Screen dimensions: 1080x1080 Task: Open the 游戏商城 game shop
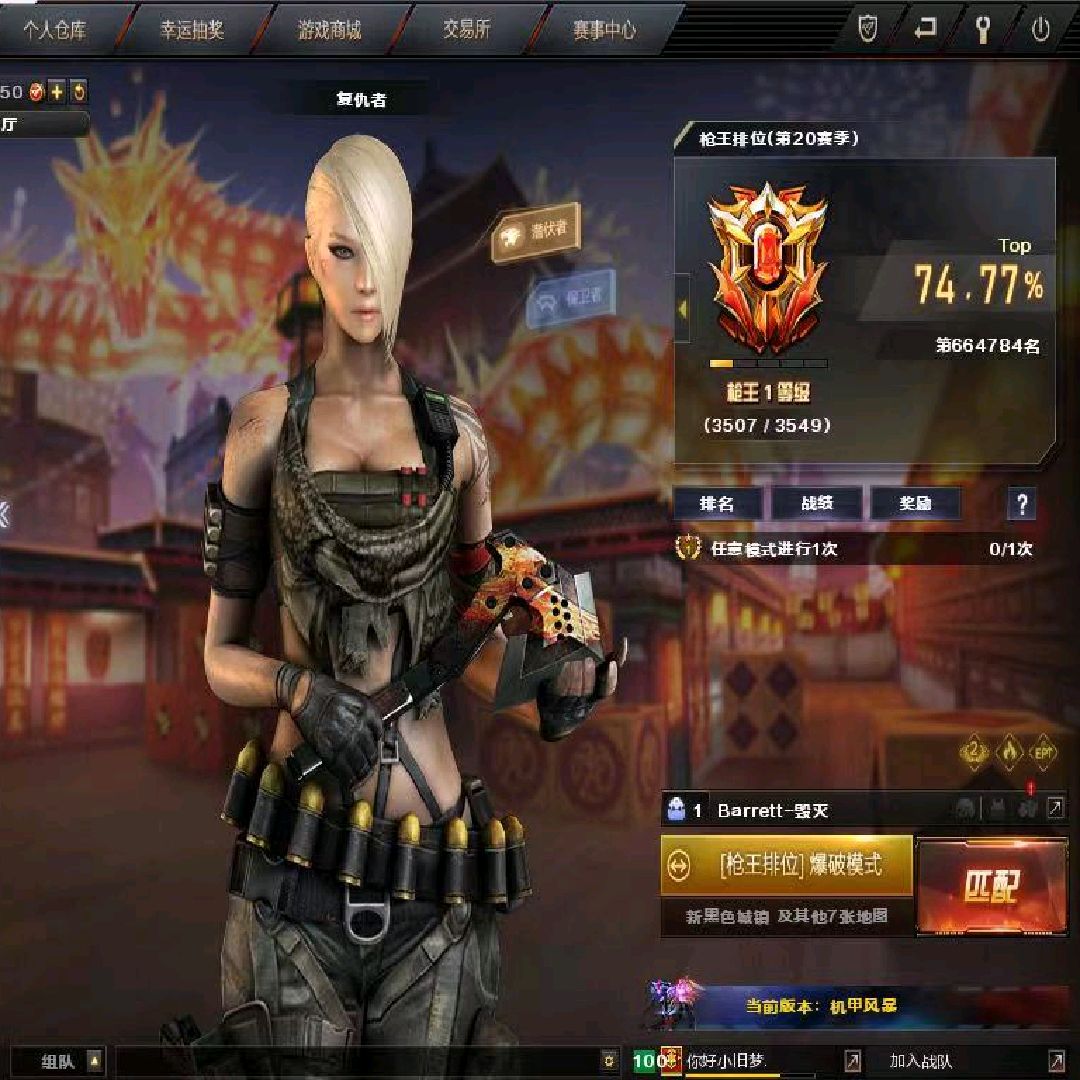click(329, 29)
